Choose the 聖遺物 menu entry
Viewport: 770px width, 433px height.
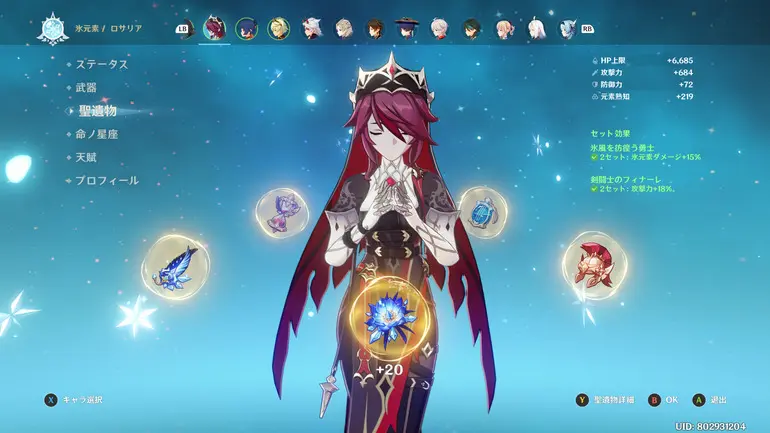click(98, 111)
